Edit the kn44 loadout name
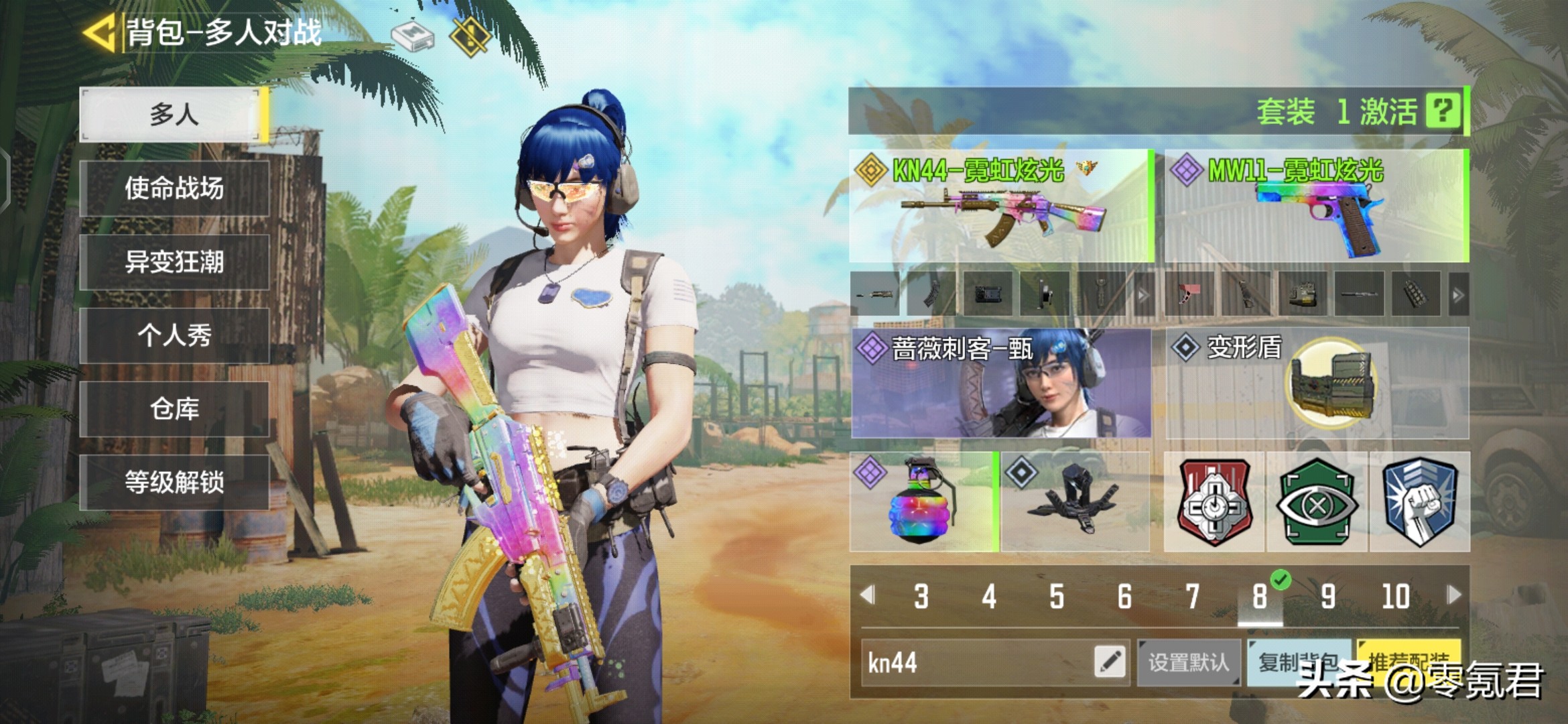 1109,662
